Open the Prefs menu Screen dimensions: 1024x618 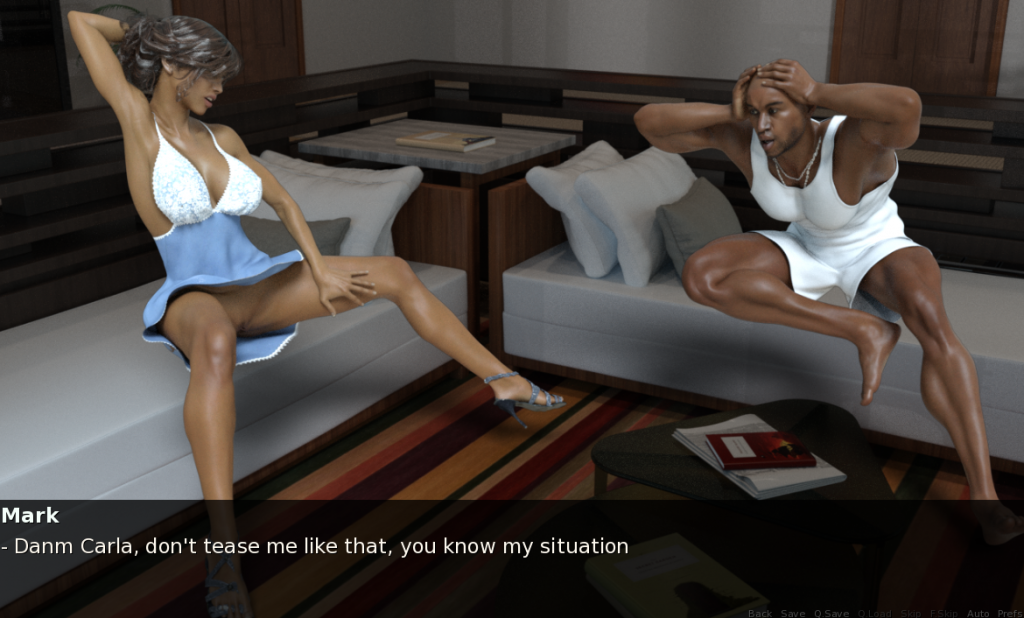(x=1009, y=613)
